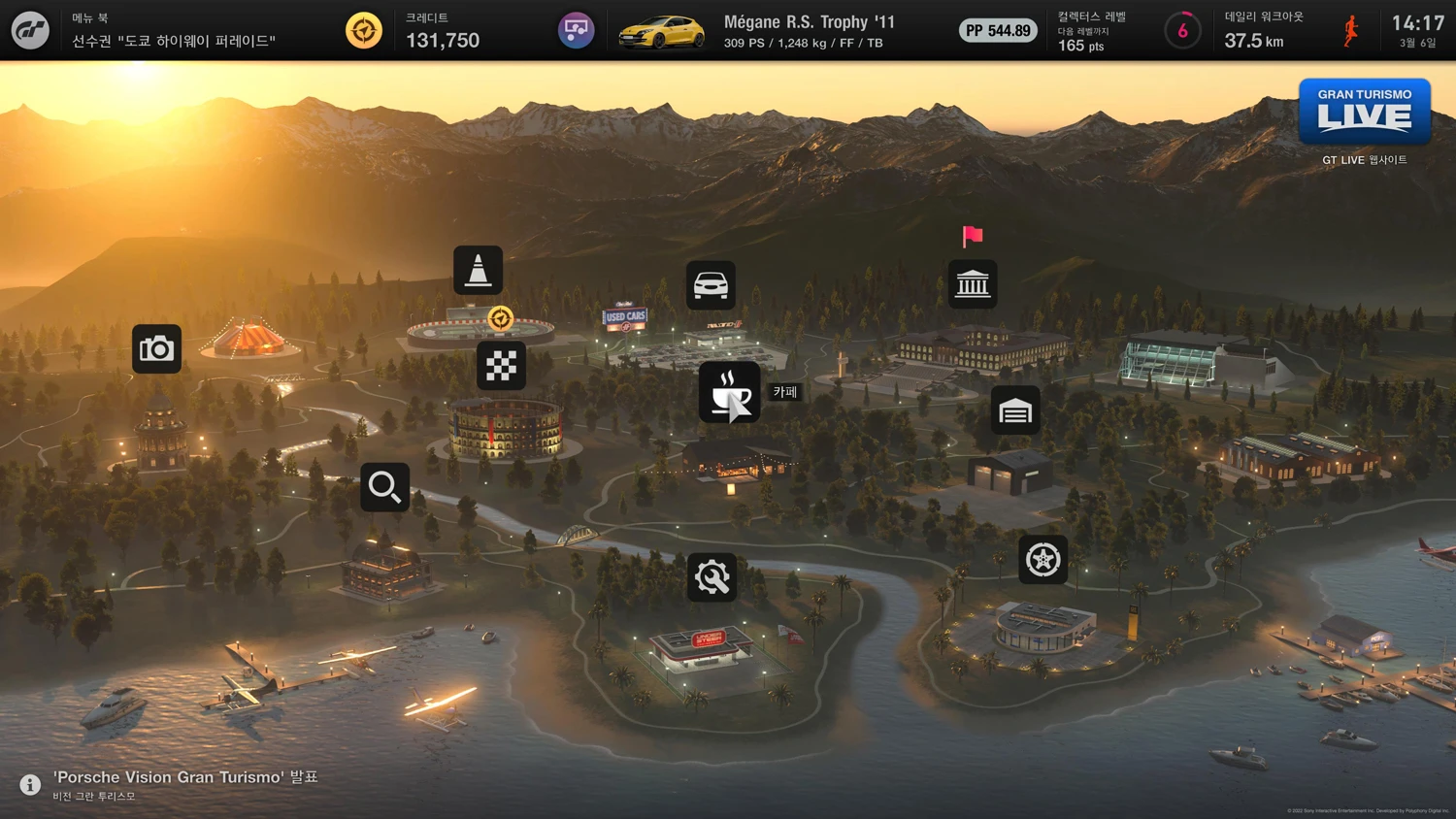This screenshot has width=1456, height=819.
Task: Open Scapes camera icon
Action: (x=157, y=349)
